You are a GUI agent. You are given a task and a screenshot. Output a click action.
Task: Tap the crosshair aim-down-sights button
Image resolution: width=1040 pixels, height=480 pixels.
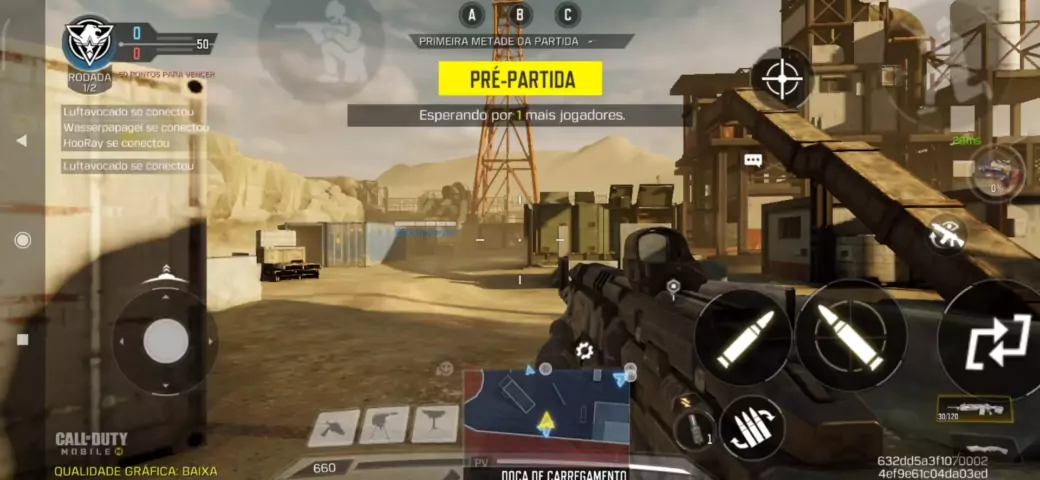pyautogui.click(x=782, y=79)
